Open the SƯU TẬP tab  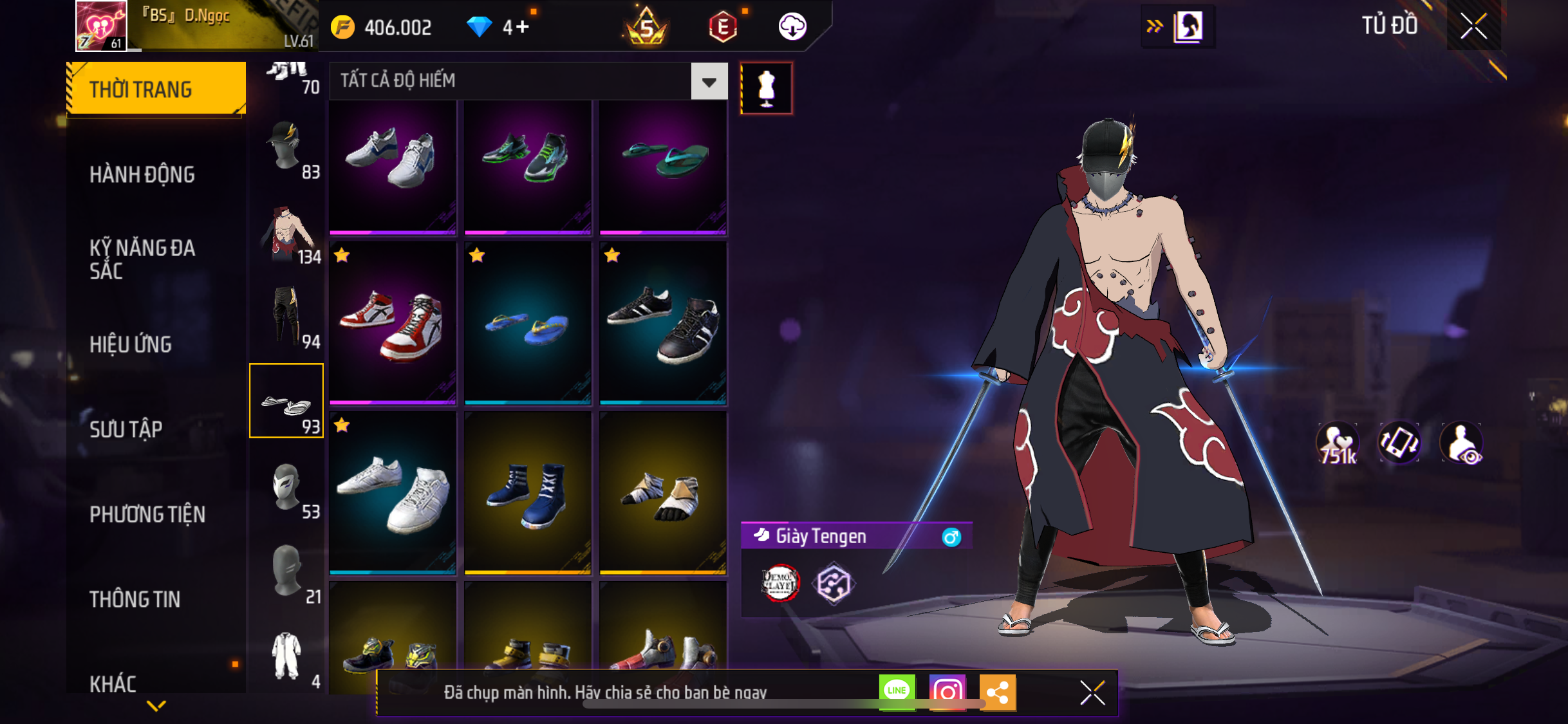click(126, 429)
